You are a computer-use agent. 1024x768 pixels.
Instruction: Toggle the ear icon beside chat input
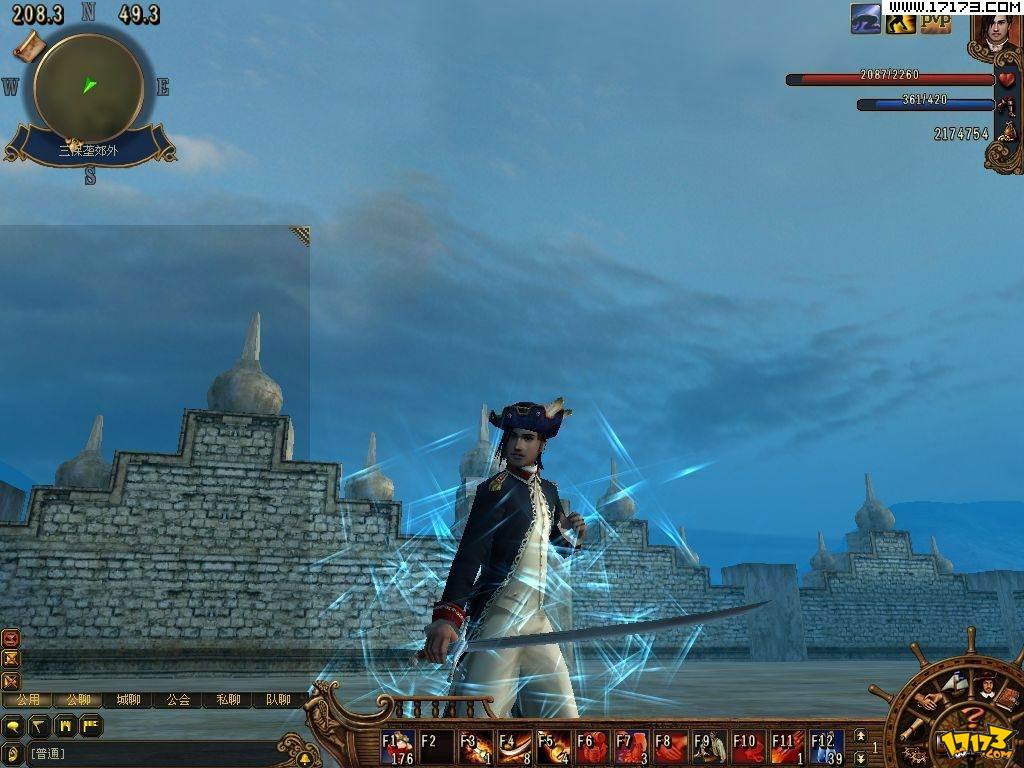[13, 753]
